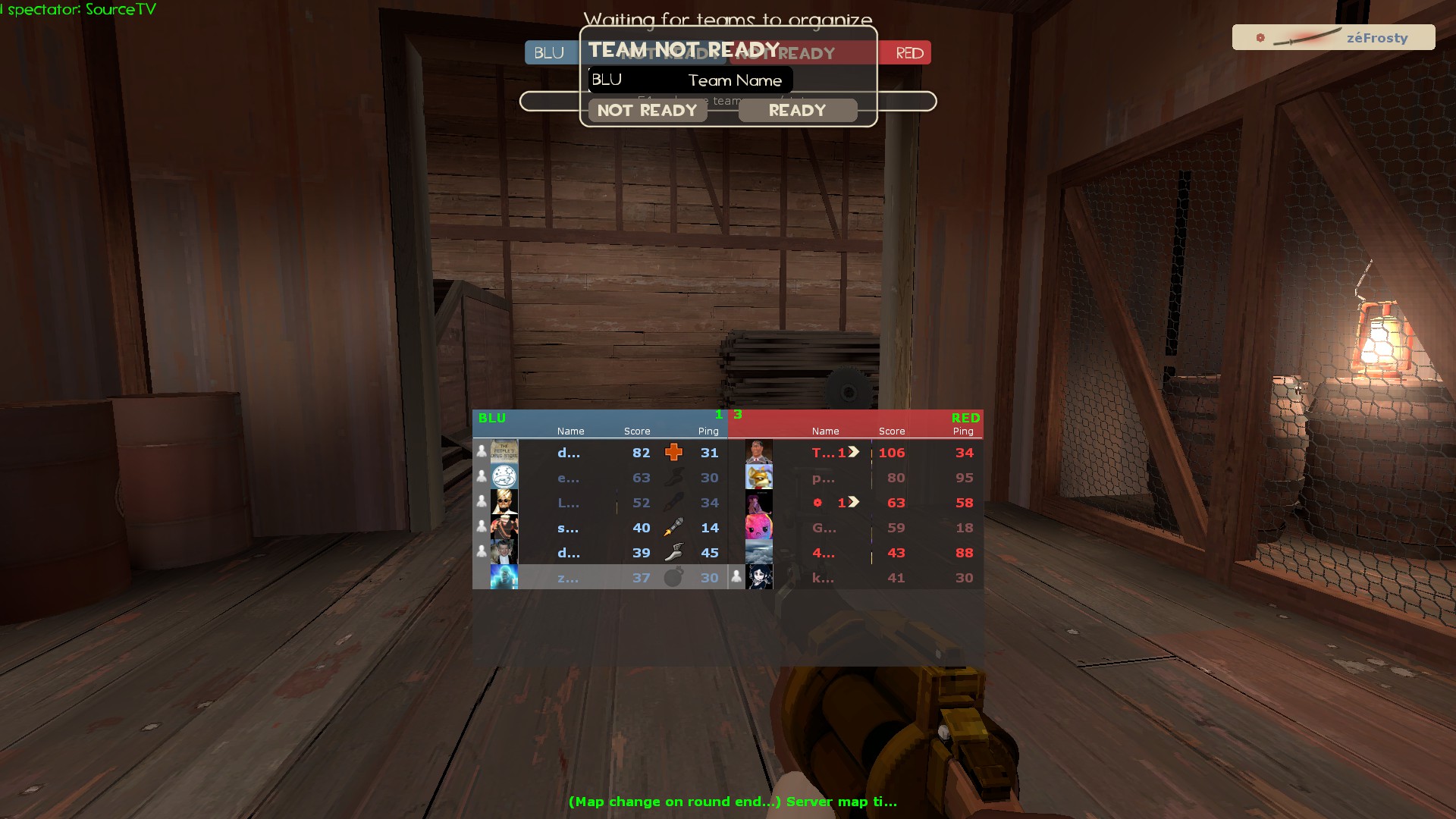Highlight the BLU player row scoring 37
Viewport: 1456px width, 819px height.
pyautogui.click(x=599, y=578)
